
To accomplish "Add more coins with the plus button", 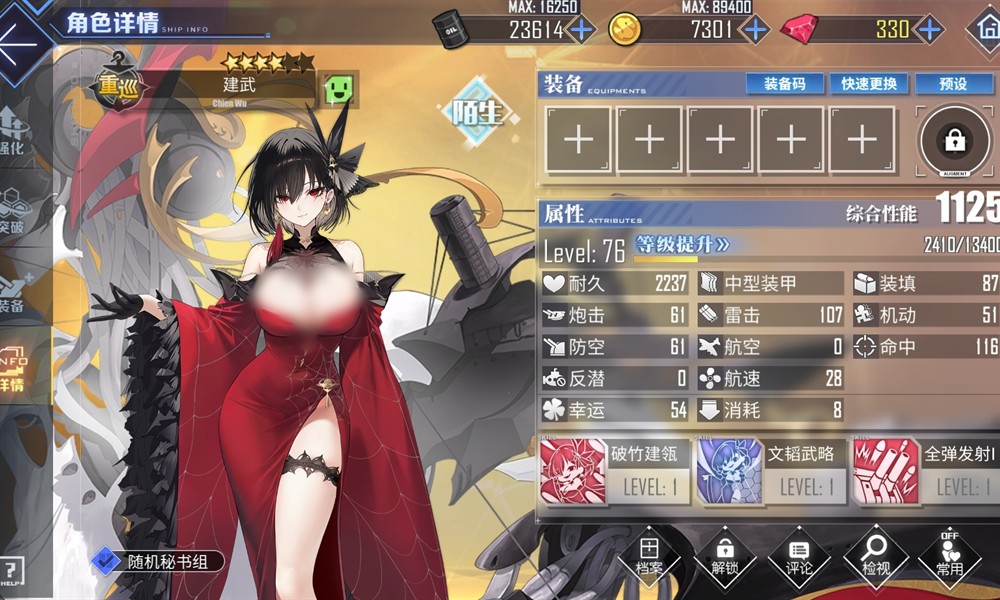I will click(754, 29).
